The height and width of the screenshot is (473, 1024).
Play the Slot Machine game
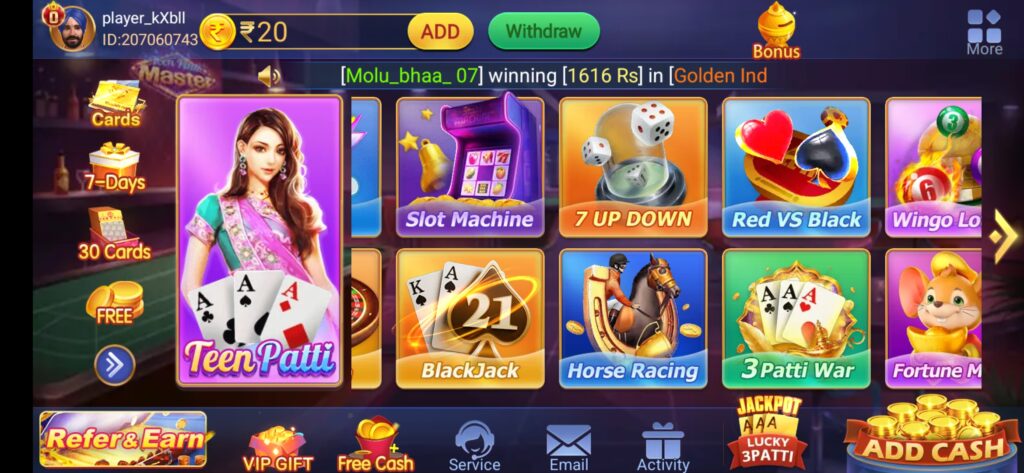tap(470, 165)
